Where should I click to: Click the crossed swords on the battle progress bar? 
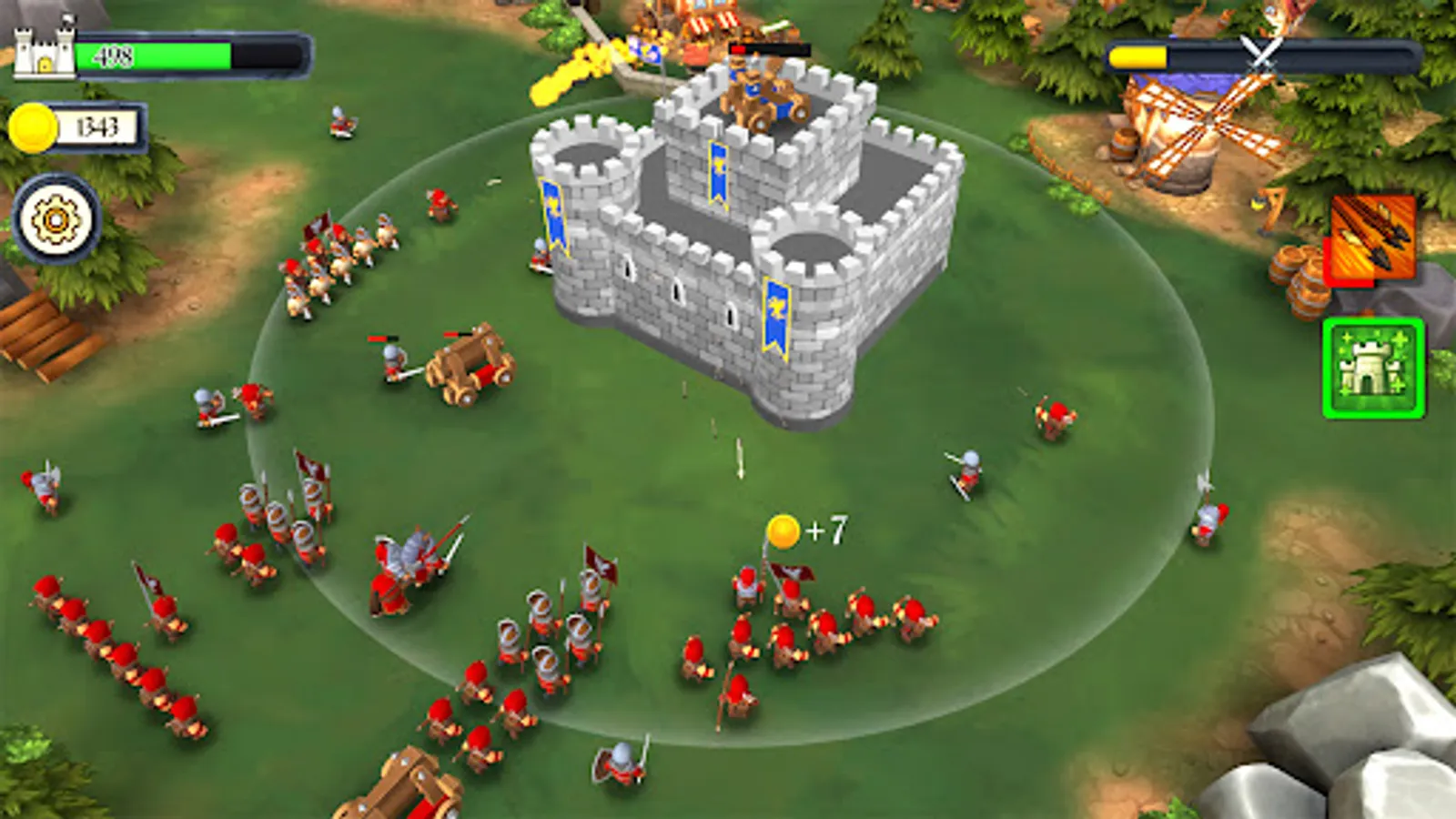(1259, 55)
